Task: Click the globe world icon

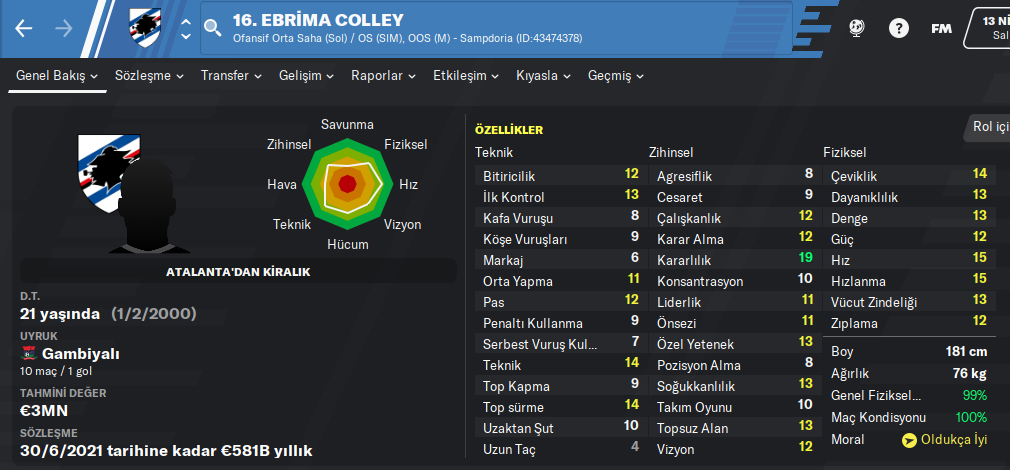Action: [x=857, y=28]
